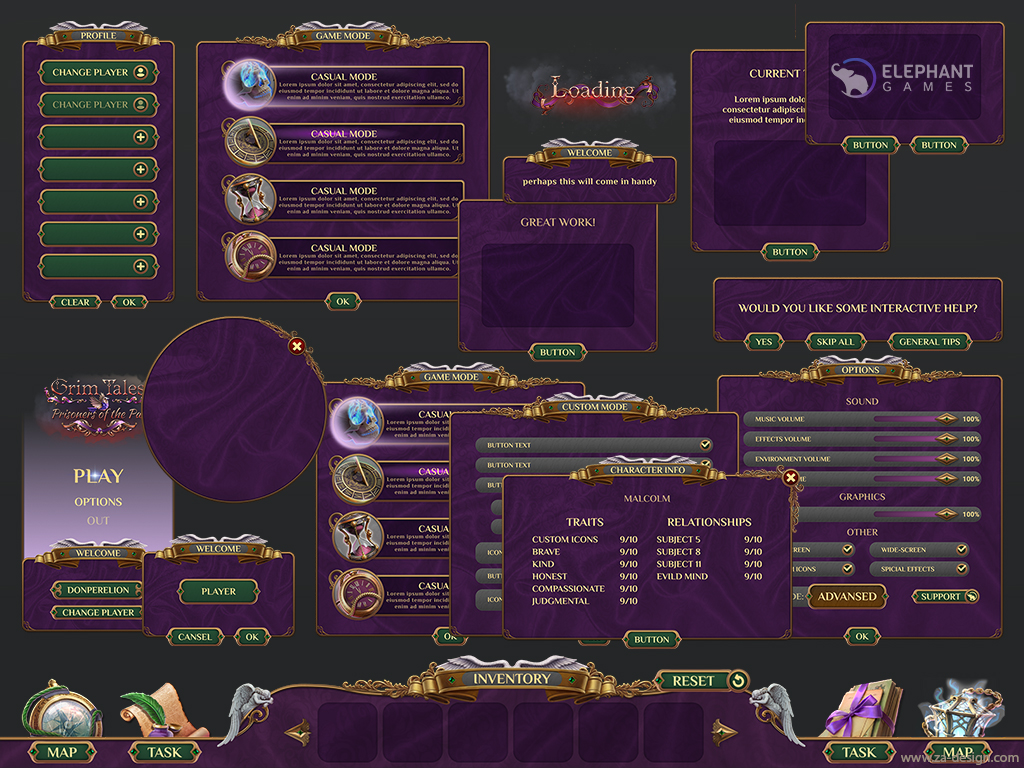Close the Character Info panel

(x=791, y=478)
